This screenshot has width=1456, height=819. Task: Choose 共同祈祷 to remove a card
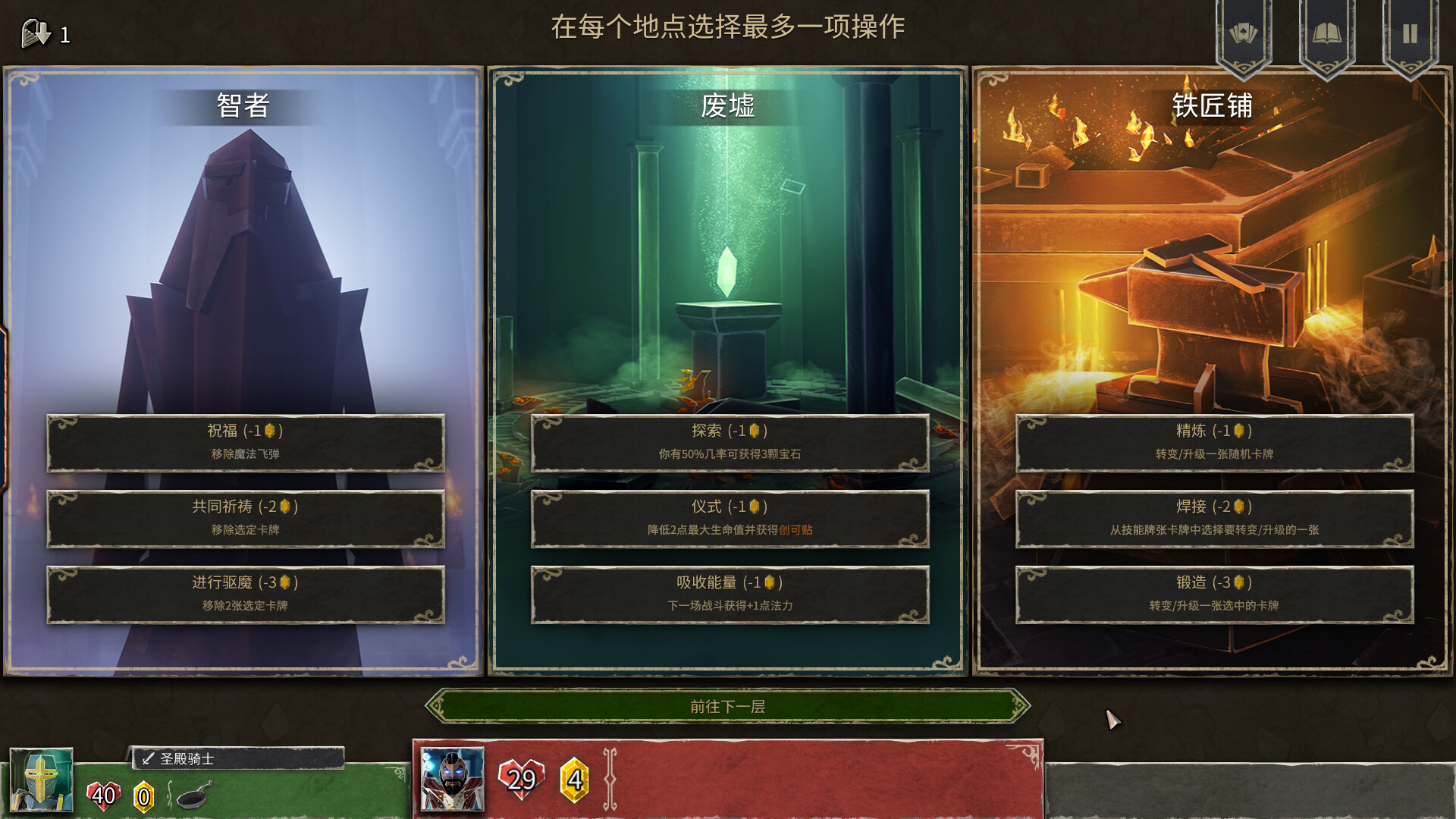246,519
